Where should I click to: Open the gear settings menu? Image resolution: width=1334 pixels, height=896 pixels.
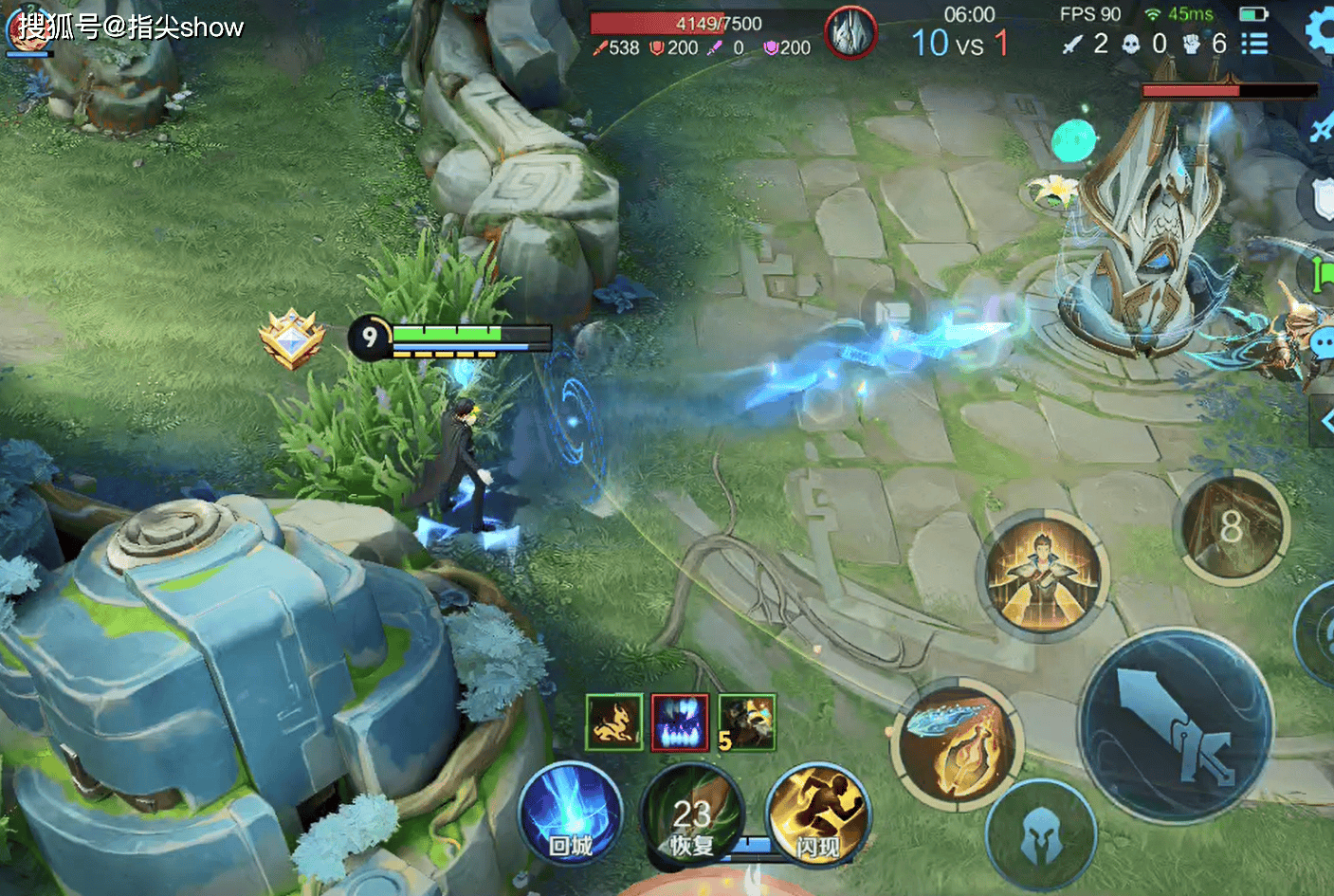1322,30
